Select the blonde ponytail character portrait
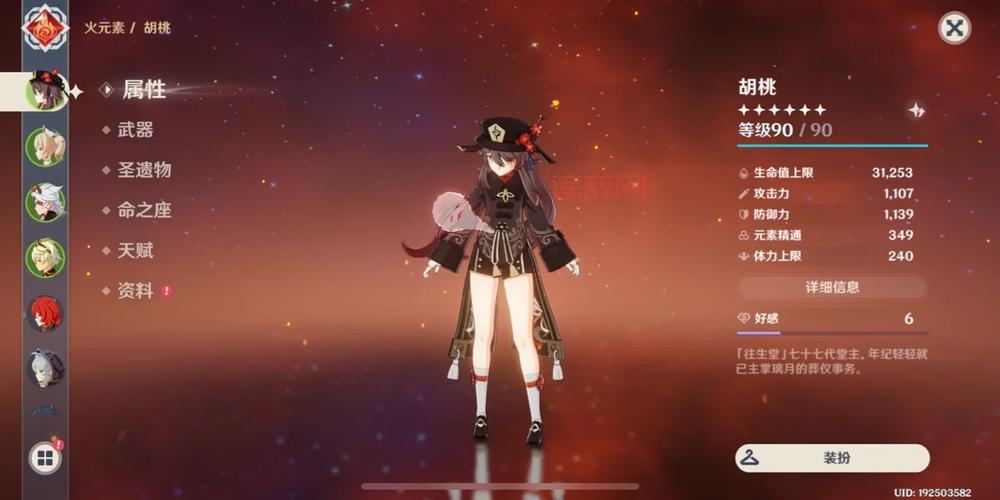The width and height of the screenshot is (1000, 500). point(45,147)
